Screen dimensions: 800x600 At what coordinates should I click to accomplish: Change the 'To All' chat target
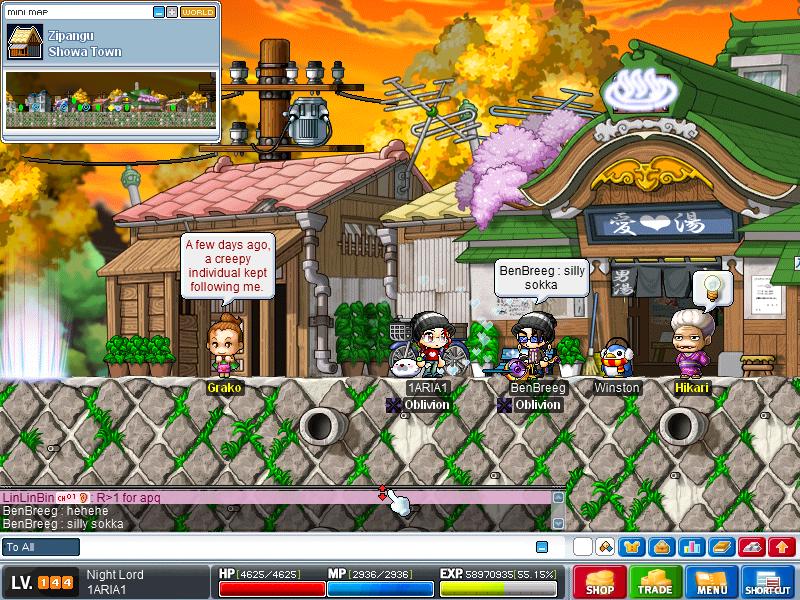point(41,547)
